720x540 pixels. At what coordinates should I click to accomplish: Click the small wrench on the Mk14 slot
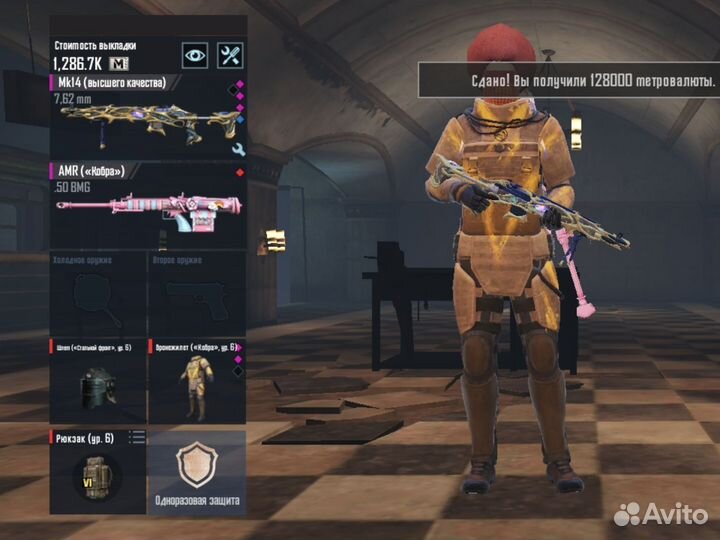click(x=238, y=149)
